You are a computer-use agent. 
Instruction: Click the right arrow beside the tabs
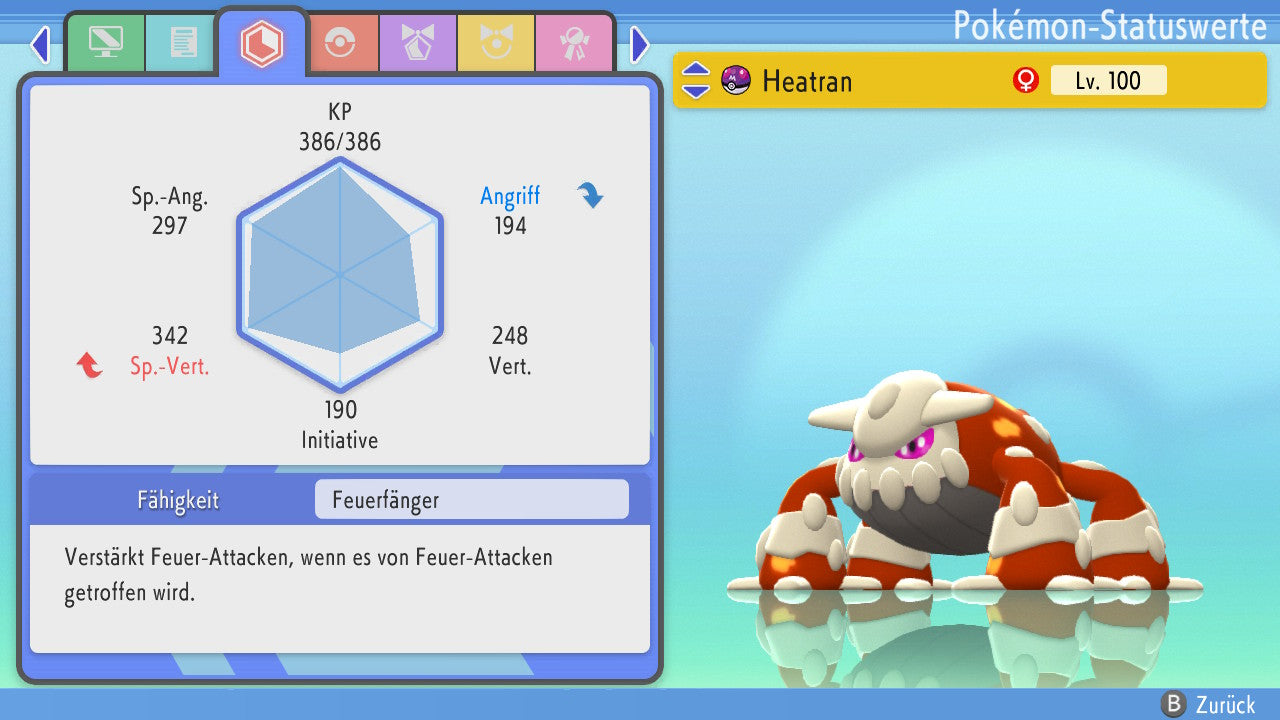(640, 44)
